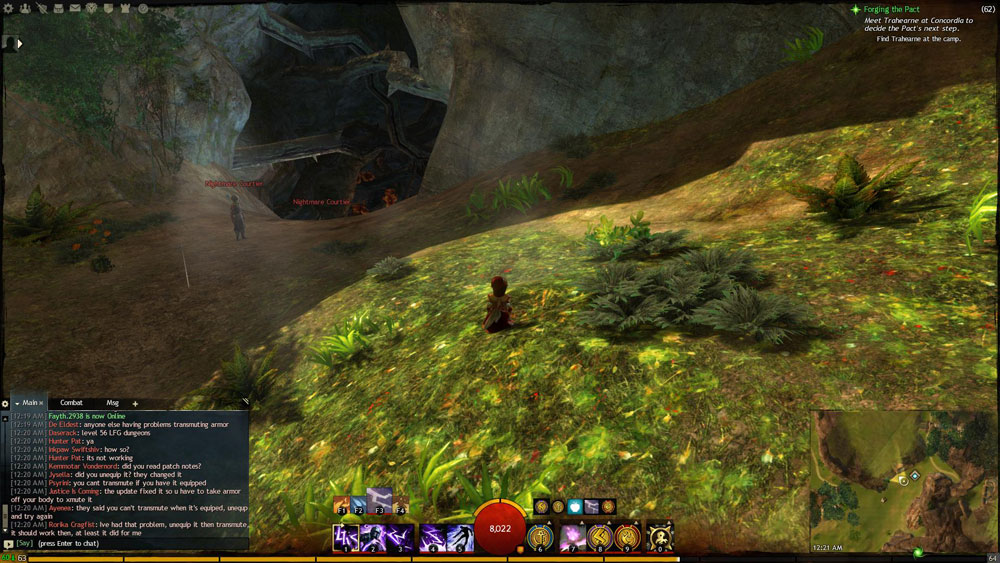Fire the elite skill in slot 0

coord(659,538)
